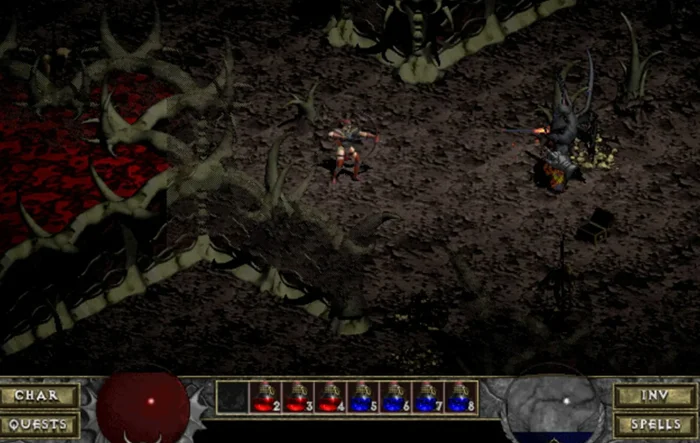The width and height of the screenshot is (700, 443).
Task: Use the red healing potion in belt slot 2
Action: [264, 398]
